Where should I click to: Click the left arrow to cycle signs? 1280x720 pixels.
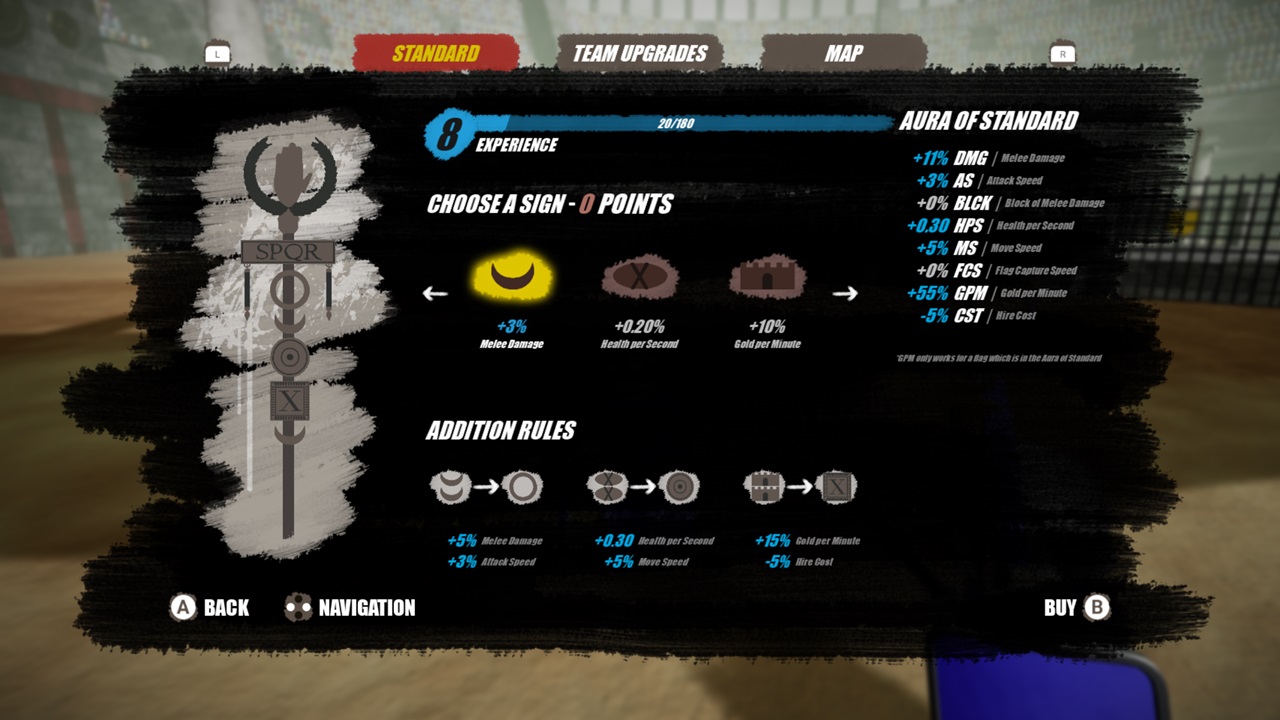[434, 293]
